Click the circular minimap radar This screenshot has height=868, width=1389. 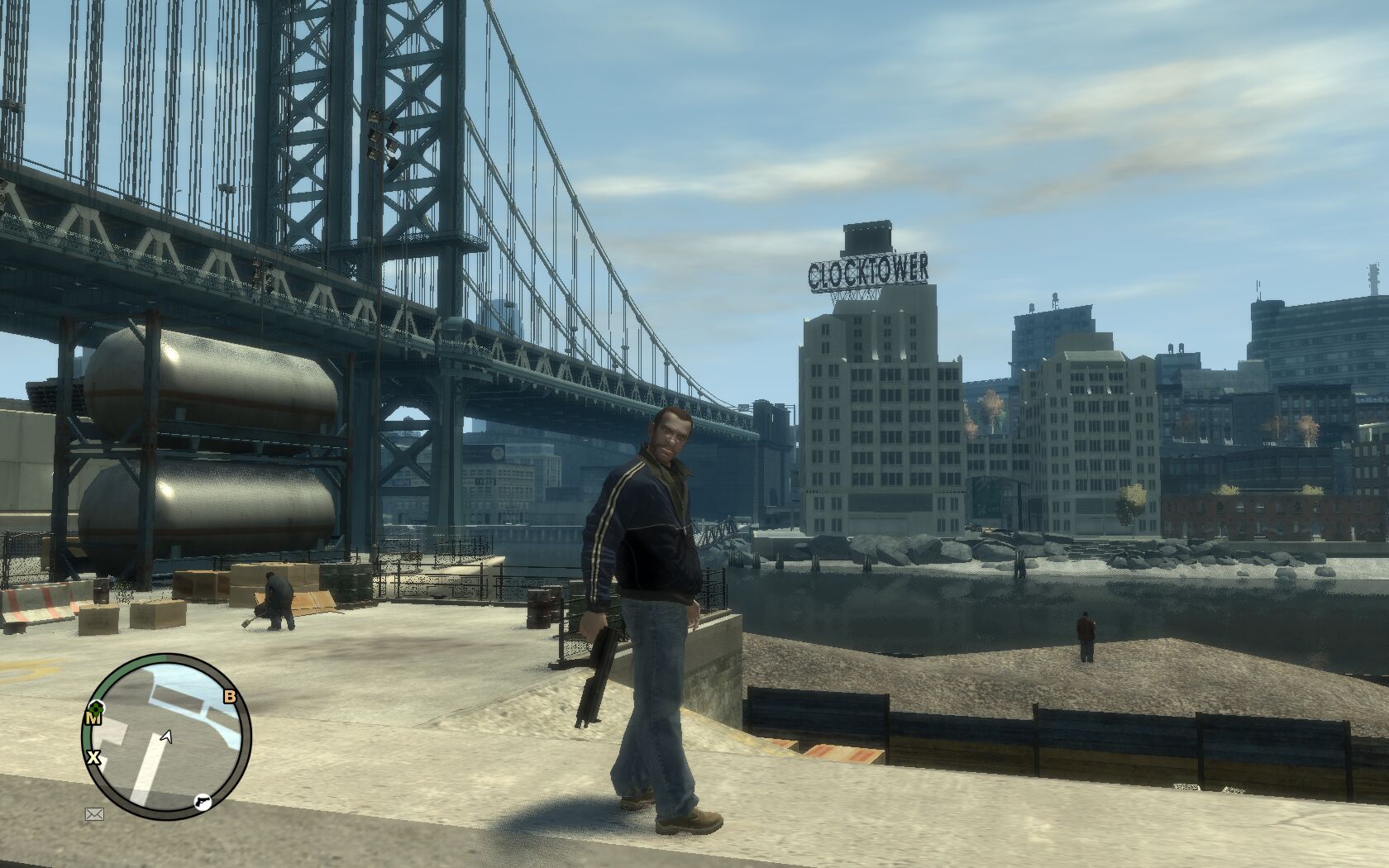tap(166, 737)
